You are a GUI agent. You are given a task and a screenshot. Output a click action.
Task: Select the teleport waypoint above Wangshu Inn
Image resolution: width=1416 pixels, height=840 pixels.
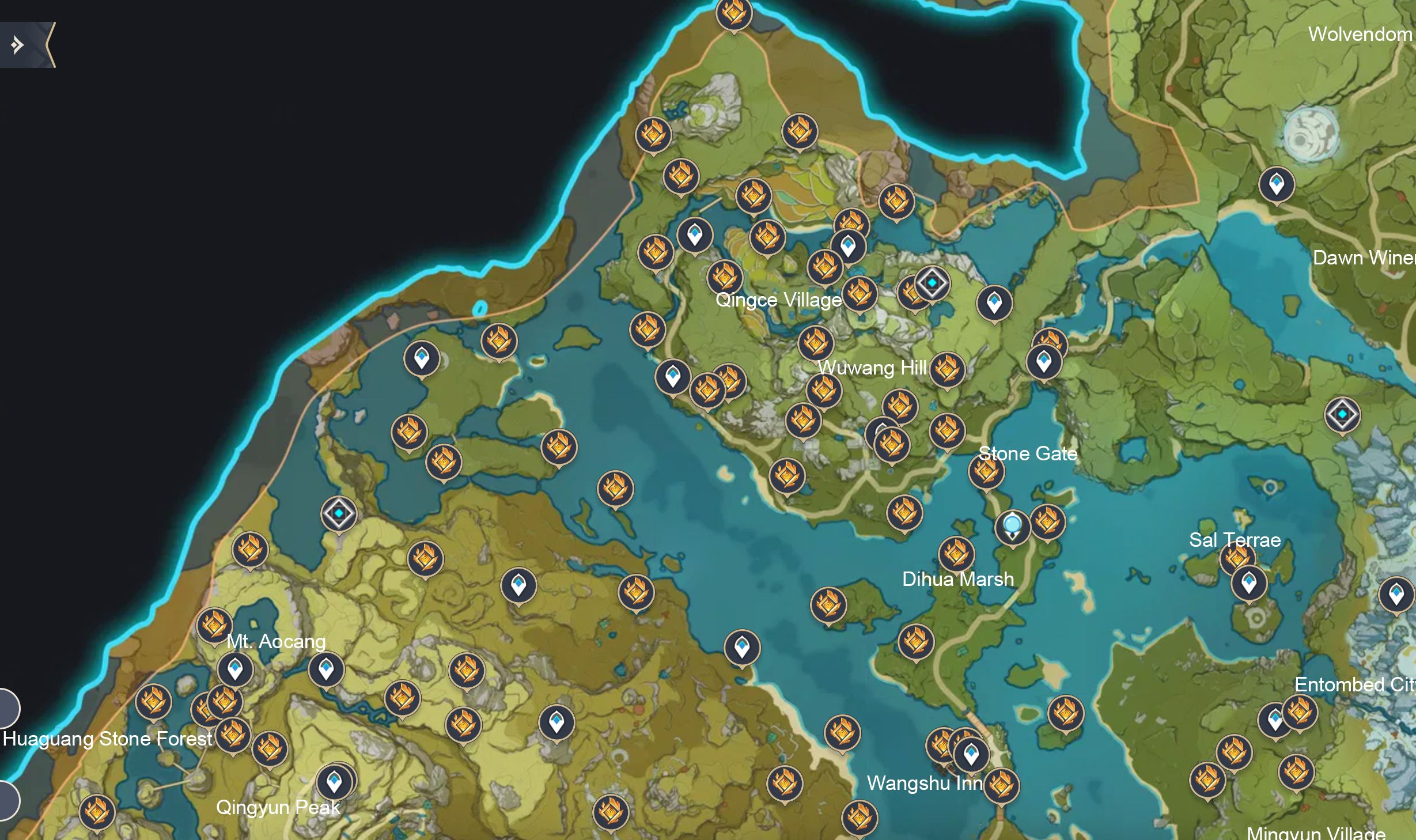pyautogui.click(x=972, y=752)
